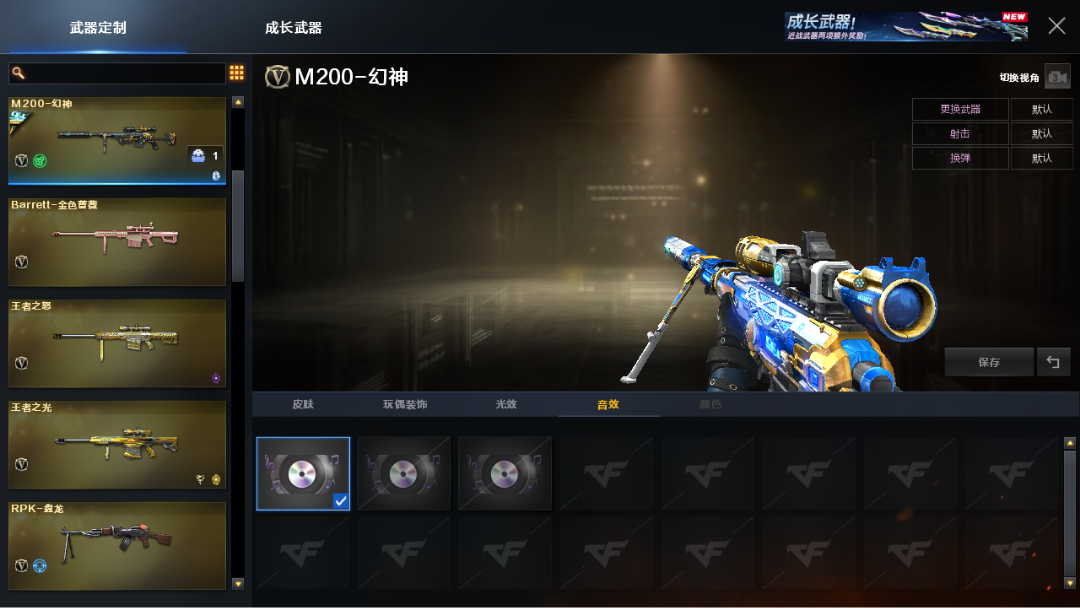Viewport: 1080px width, 608px height.
Task: Select the M200-幻神 weapon entry
Action: click(117, 140)
